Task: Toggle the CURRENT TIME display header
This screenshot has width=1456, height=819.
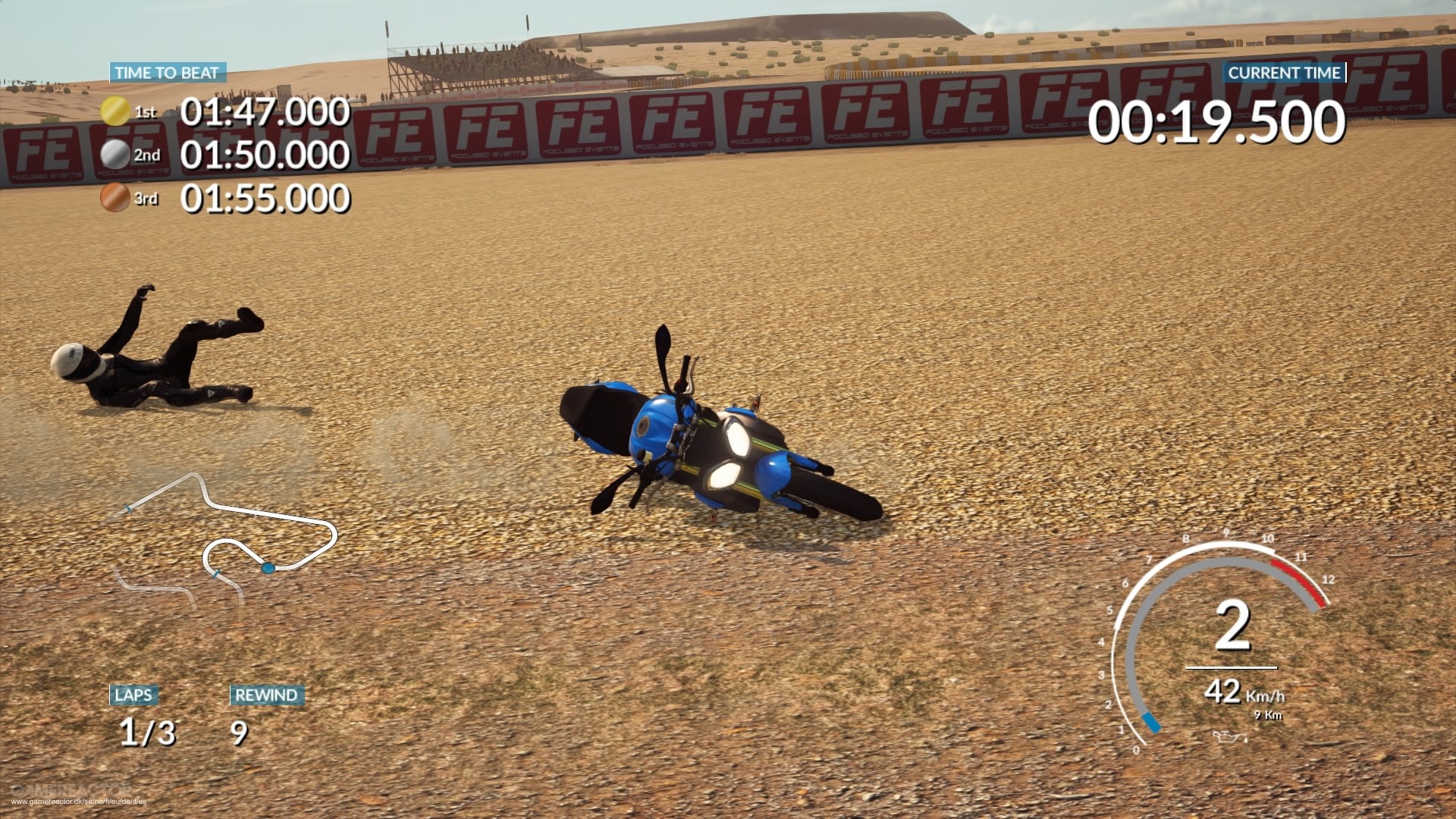Action: tap(1285, 73)
